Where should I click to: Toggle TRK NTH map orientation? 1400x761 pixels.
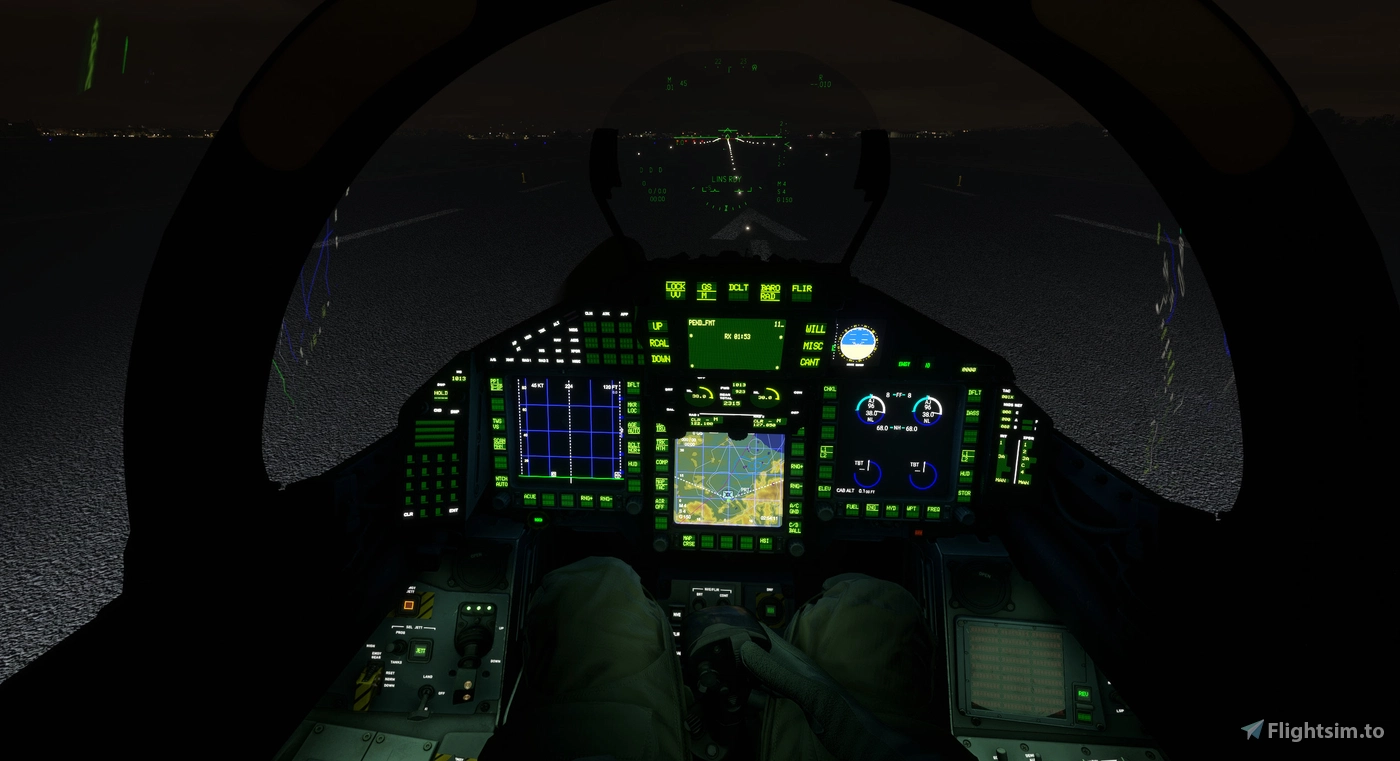(x=660, y=444)
